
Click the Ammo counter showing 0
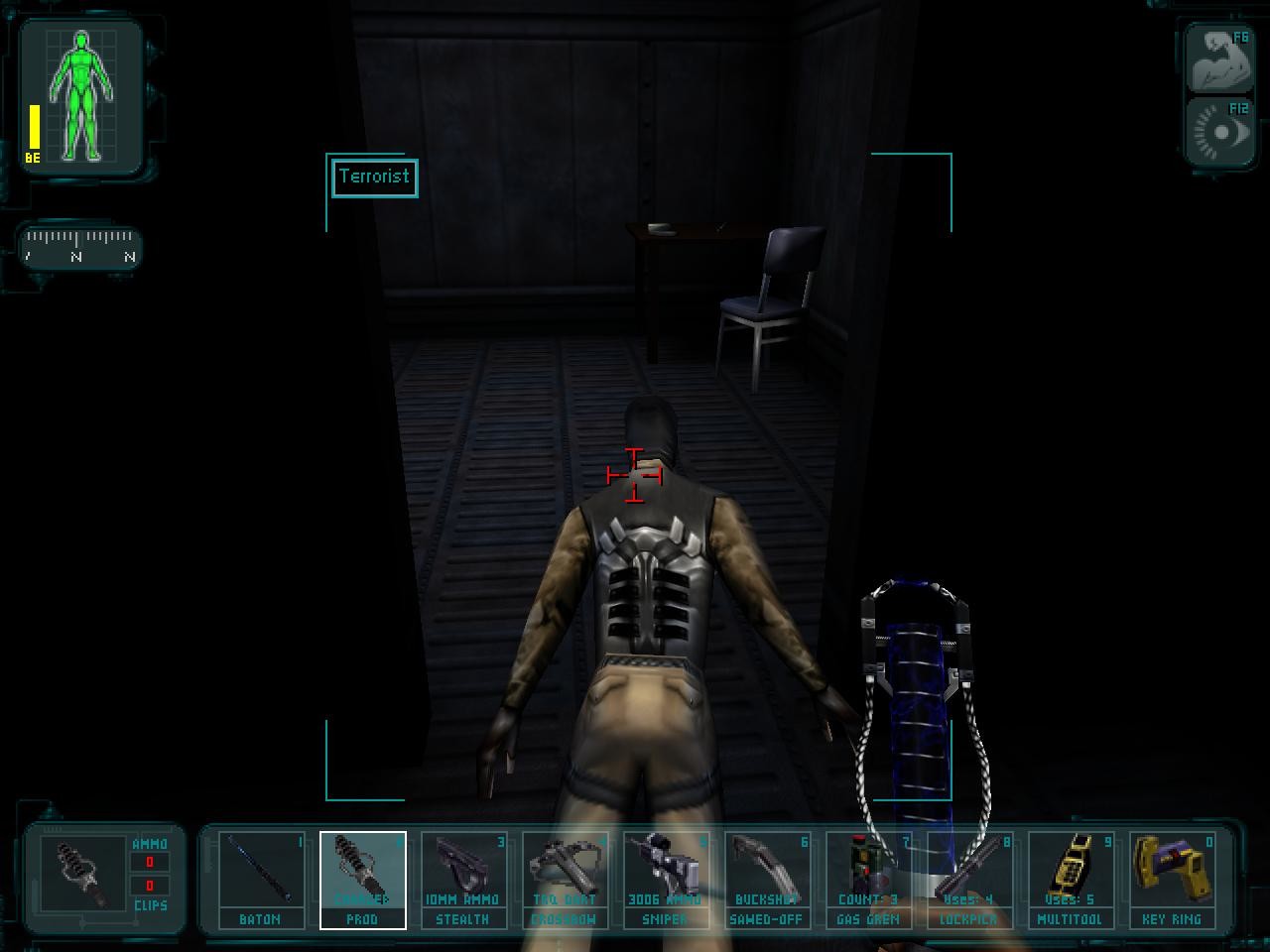pos(148,861)
